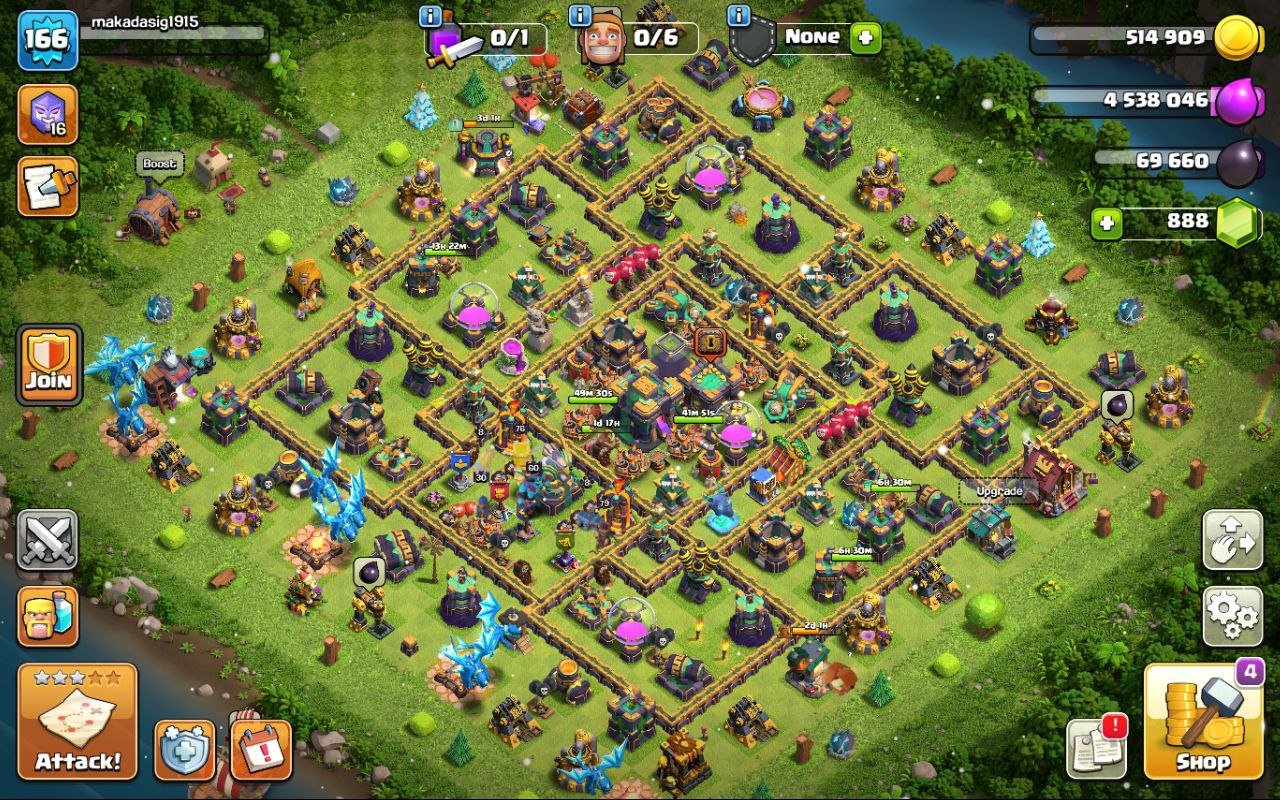
Task: Click the green plus next to the None shield
Action: (862, 38)
